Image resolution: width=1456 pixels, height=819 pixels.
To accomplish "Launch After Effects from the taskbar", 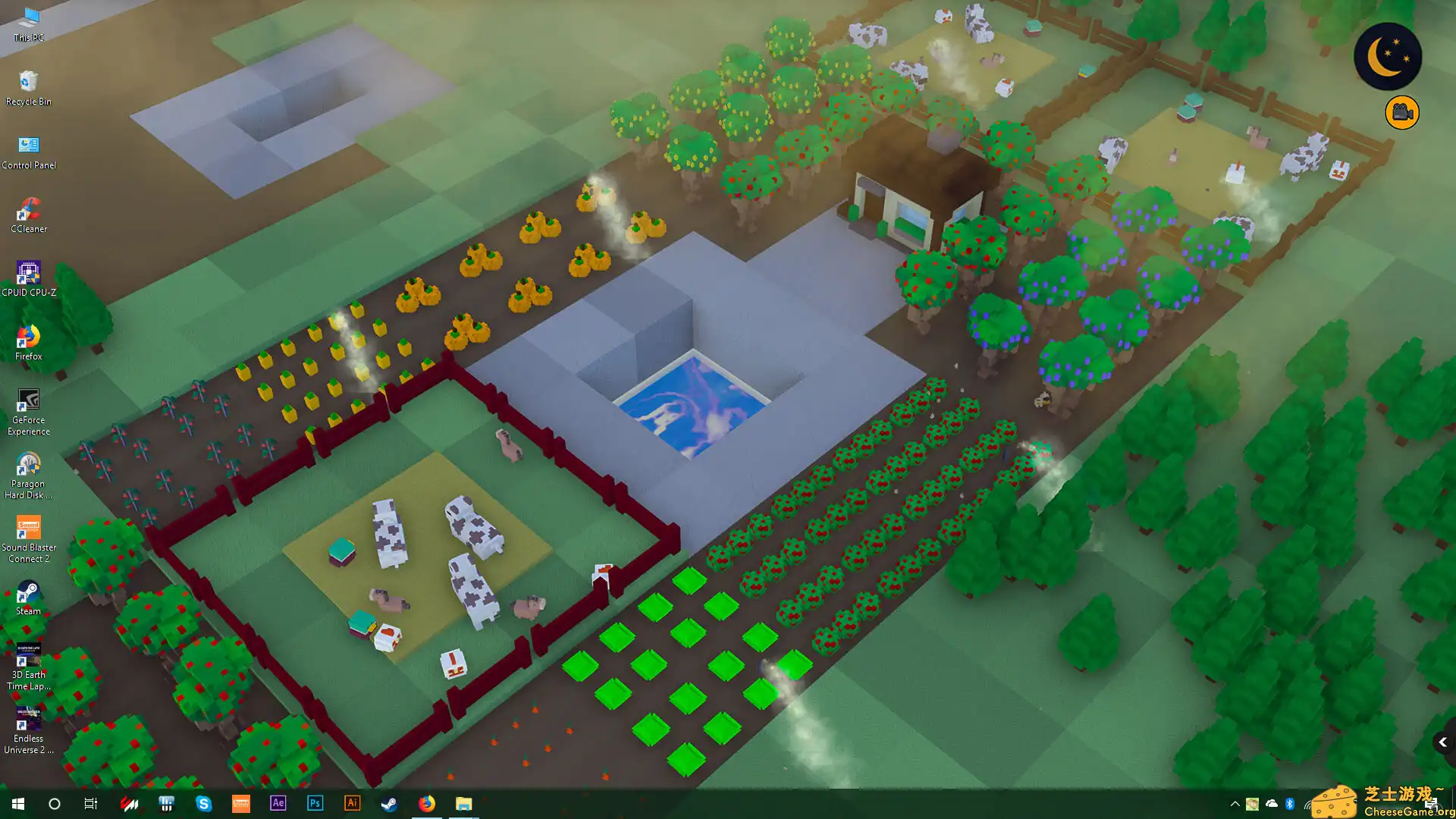I will 278,803.
